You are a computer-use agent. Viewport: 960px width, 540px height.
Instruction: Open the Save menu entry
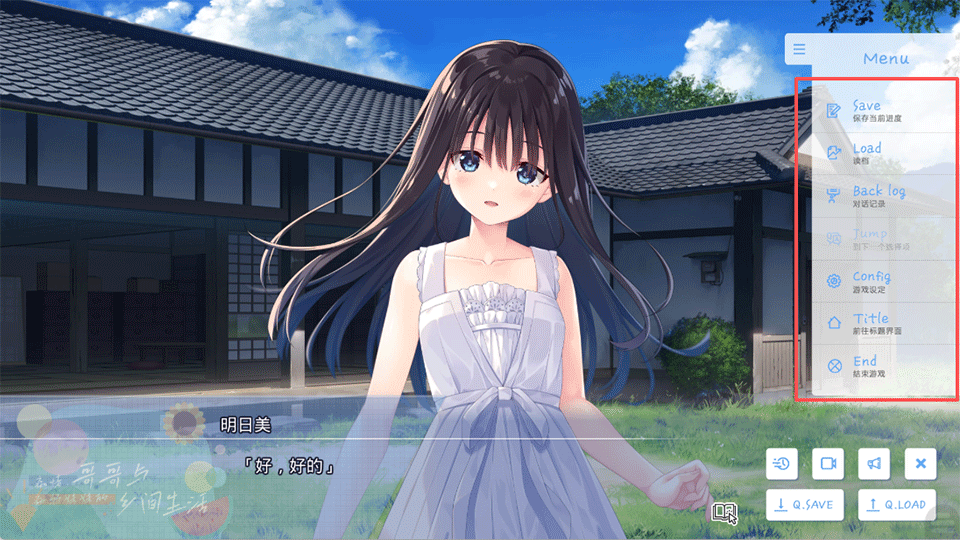pos(866,110)
